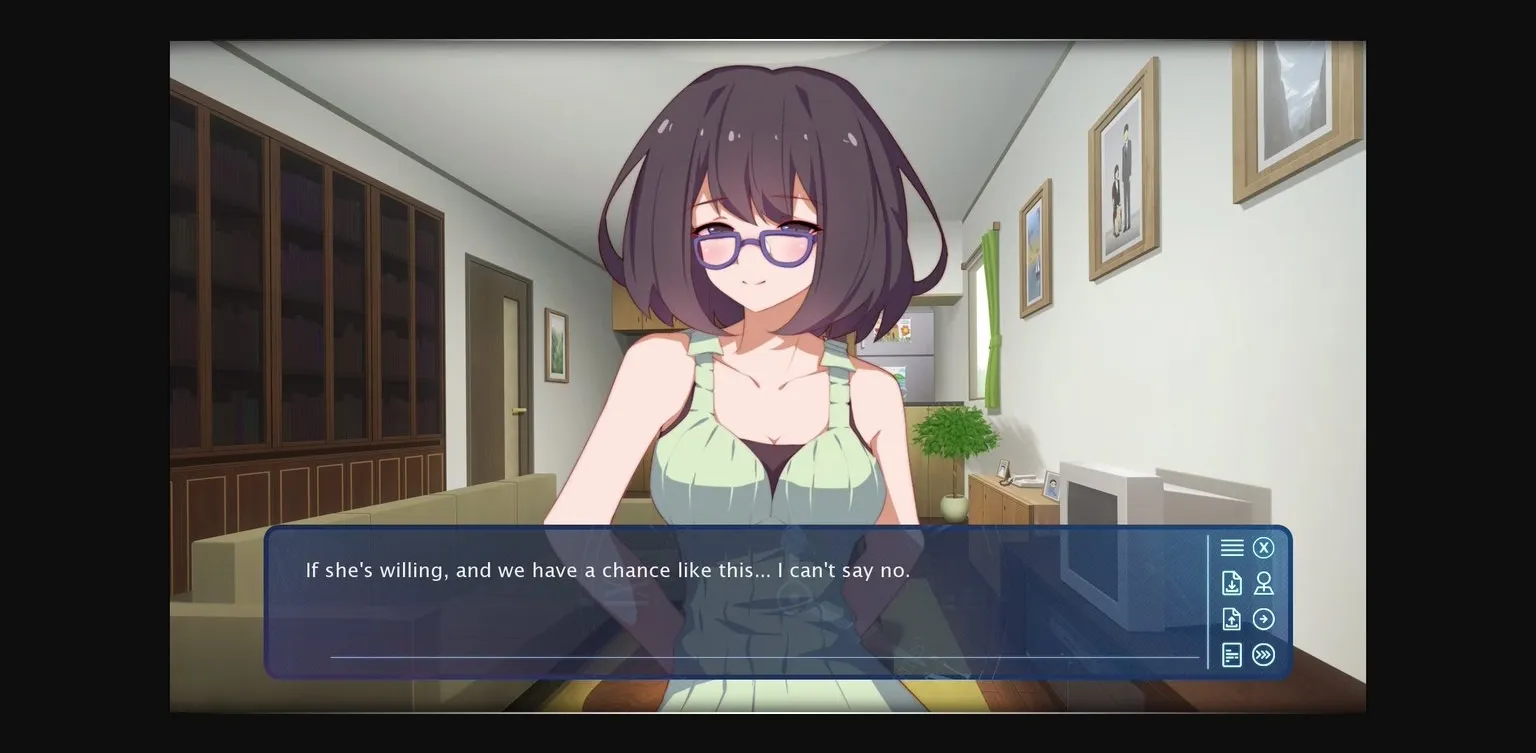
Task: Expand the save file list
Action: [1232, 583]
